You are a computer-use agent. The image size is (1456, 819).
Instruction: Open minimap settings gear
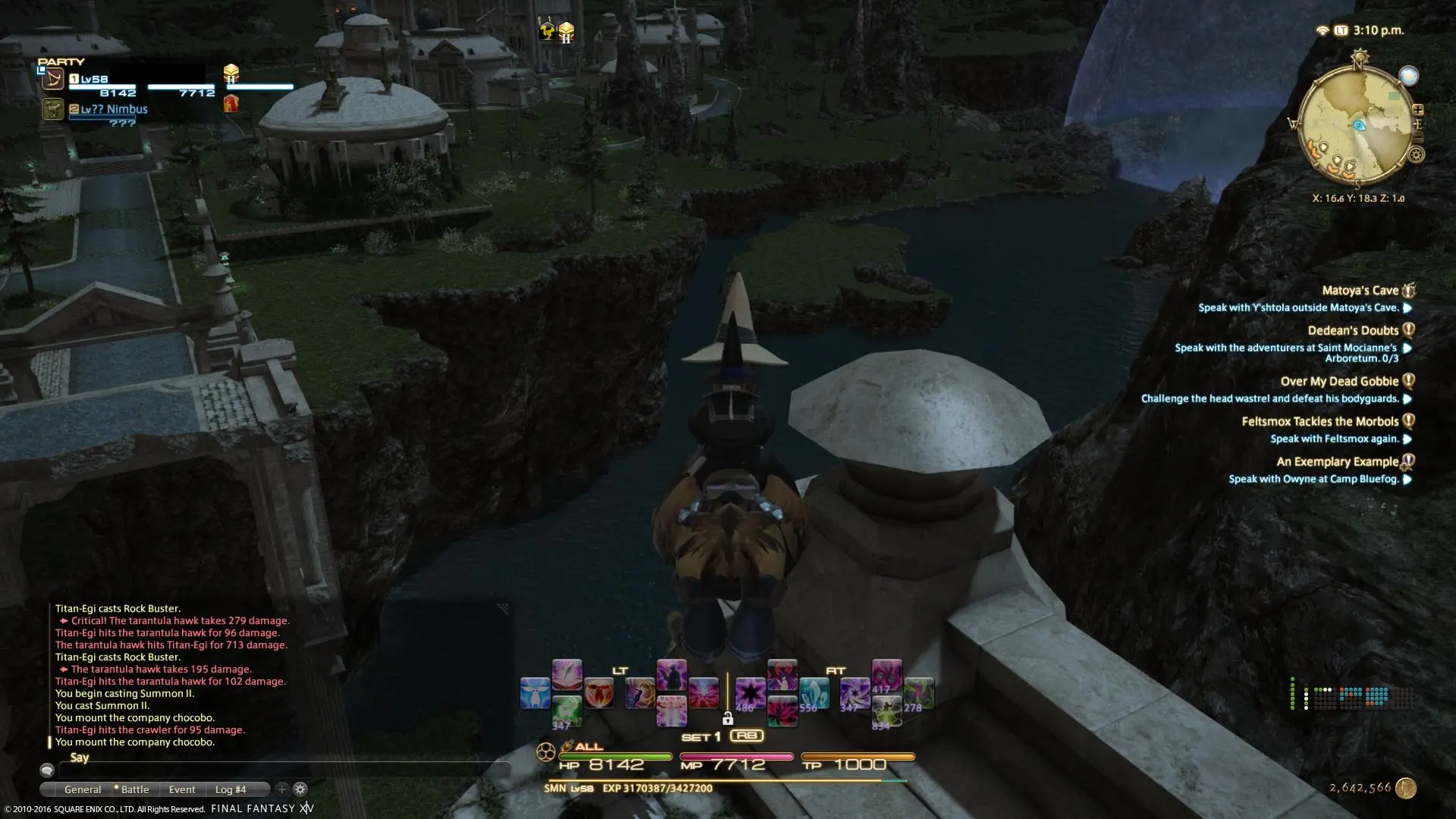tap(1416, 155)
